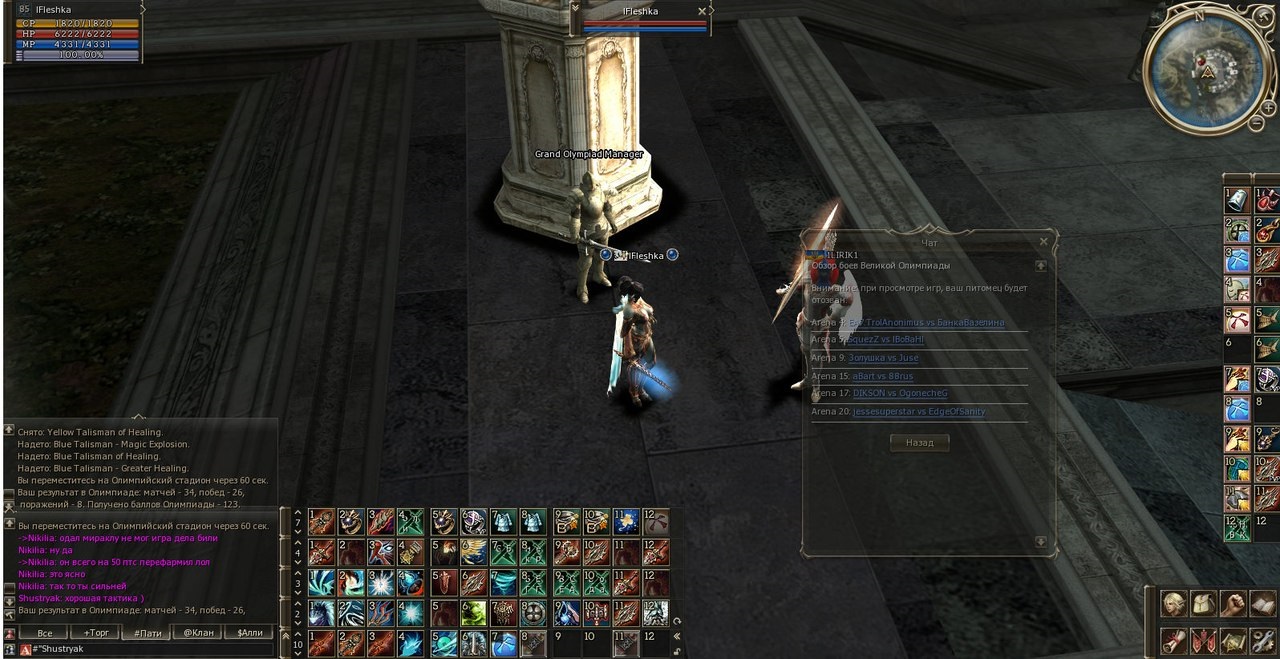Zoom in the minimap with plus button
Screen dimensions: 1280x659
coord(1270,107)
